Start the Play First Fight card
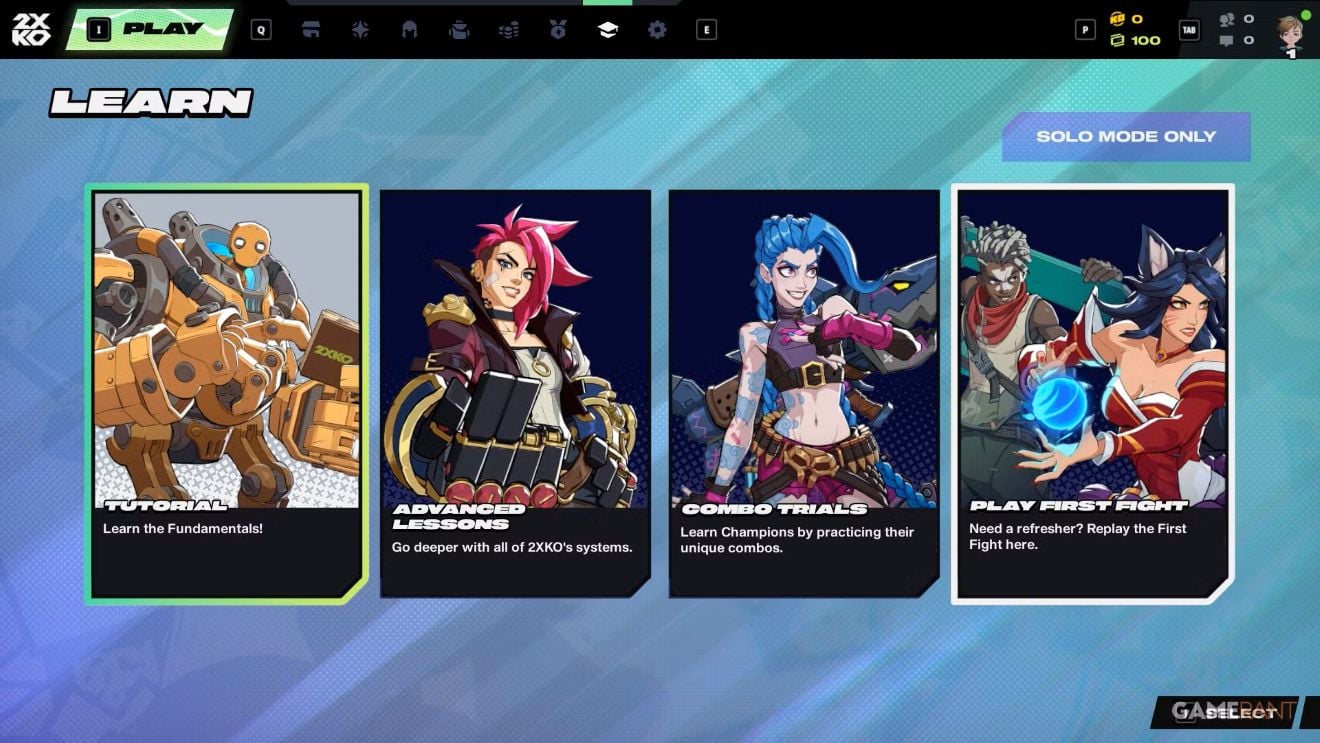Viewport: 1320px width, 743px height. [x=1093, y=394]
